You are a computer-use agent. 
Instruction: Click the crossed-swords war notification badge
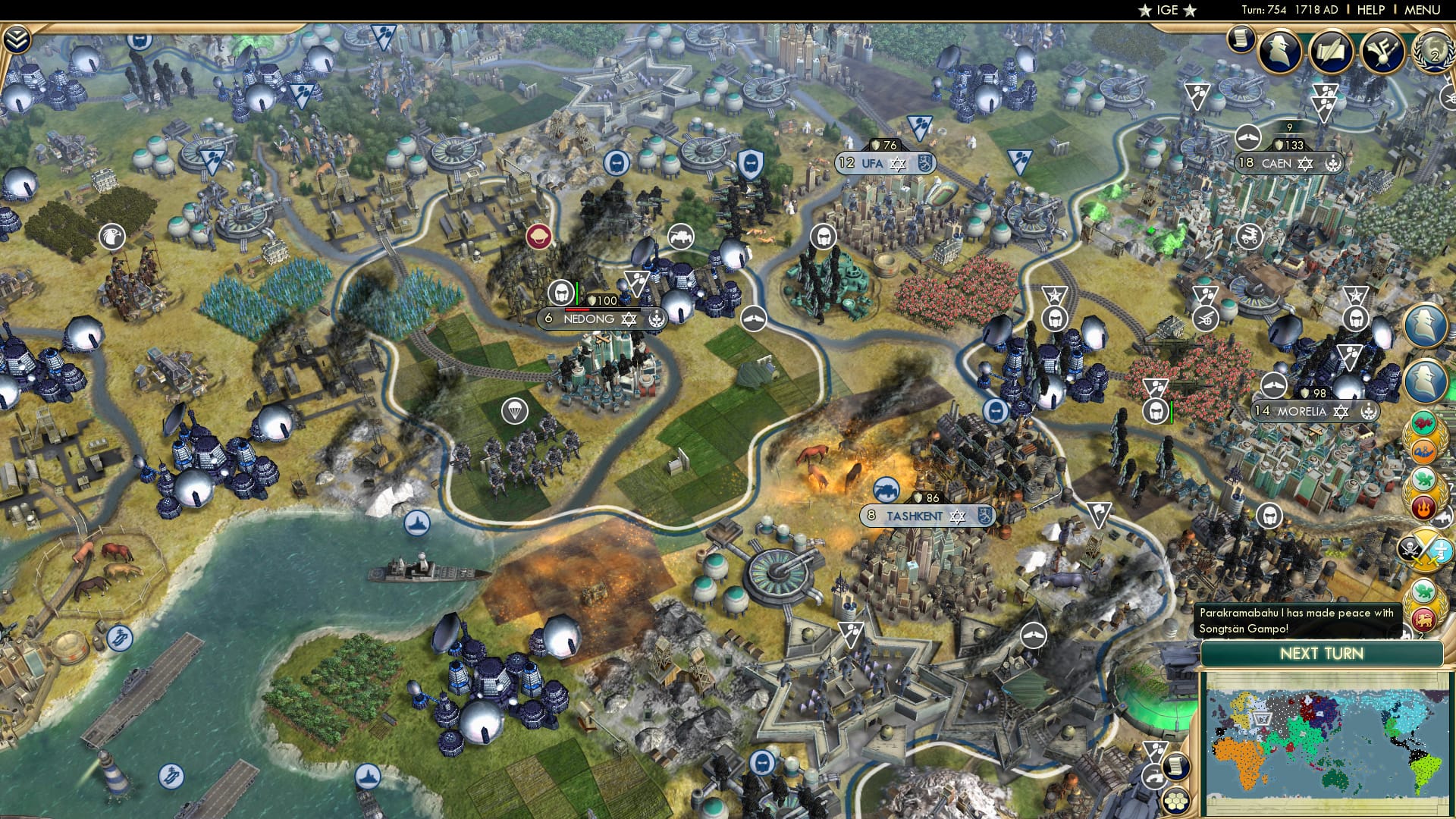tap(1424, 549)
